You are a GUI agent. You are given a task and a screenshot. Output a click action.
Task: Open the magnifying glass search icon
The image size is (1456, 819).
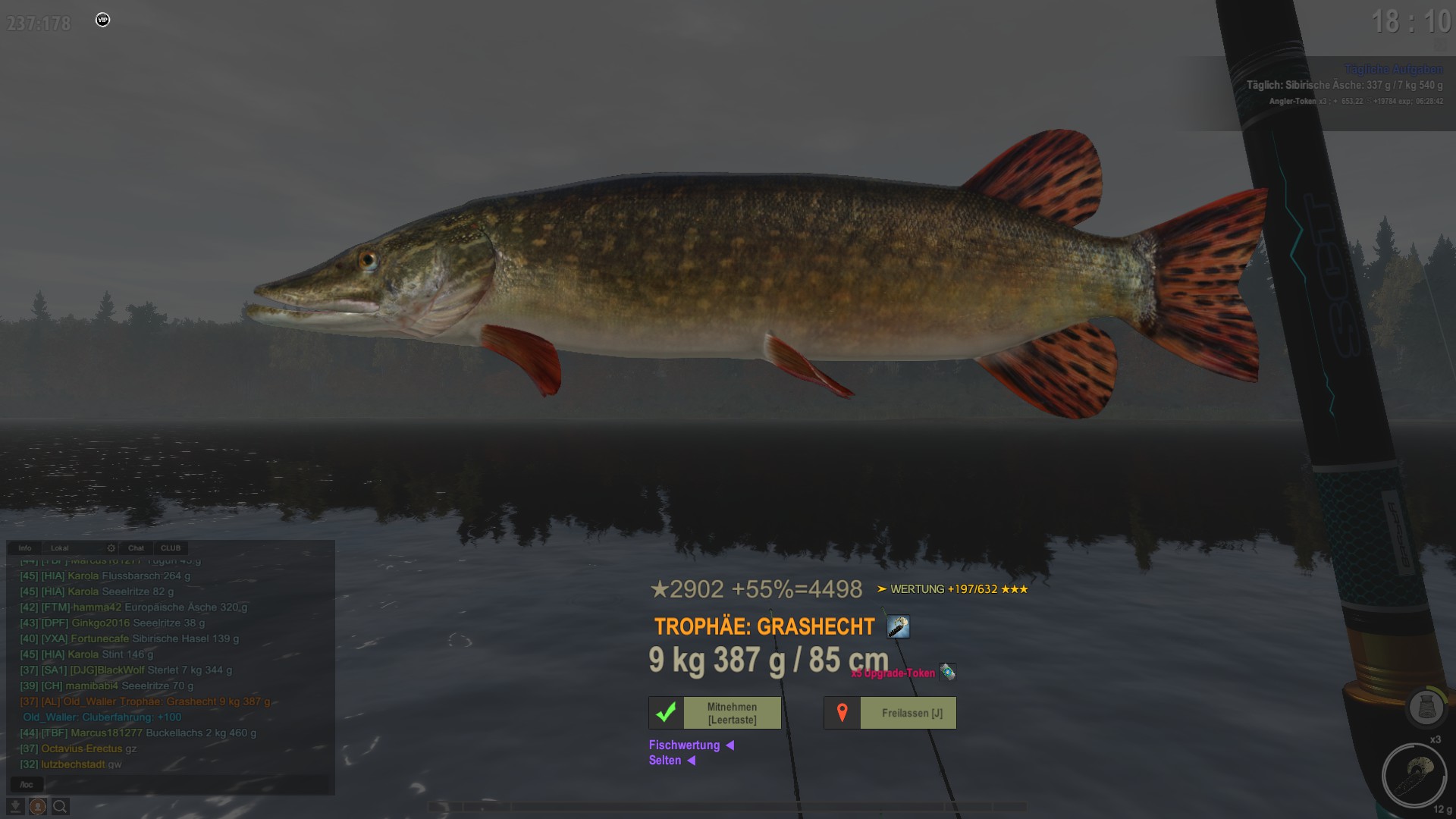pyautogui.click(x=60, y=806)
